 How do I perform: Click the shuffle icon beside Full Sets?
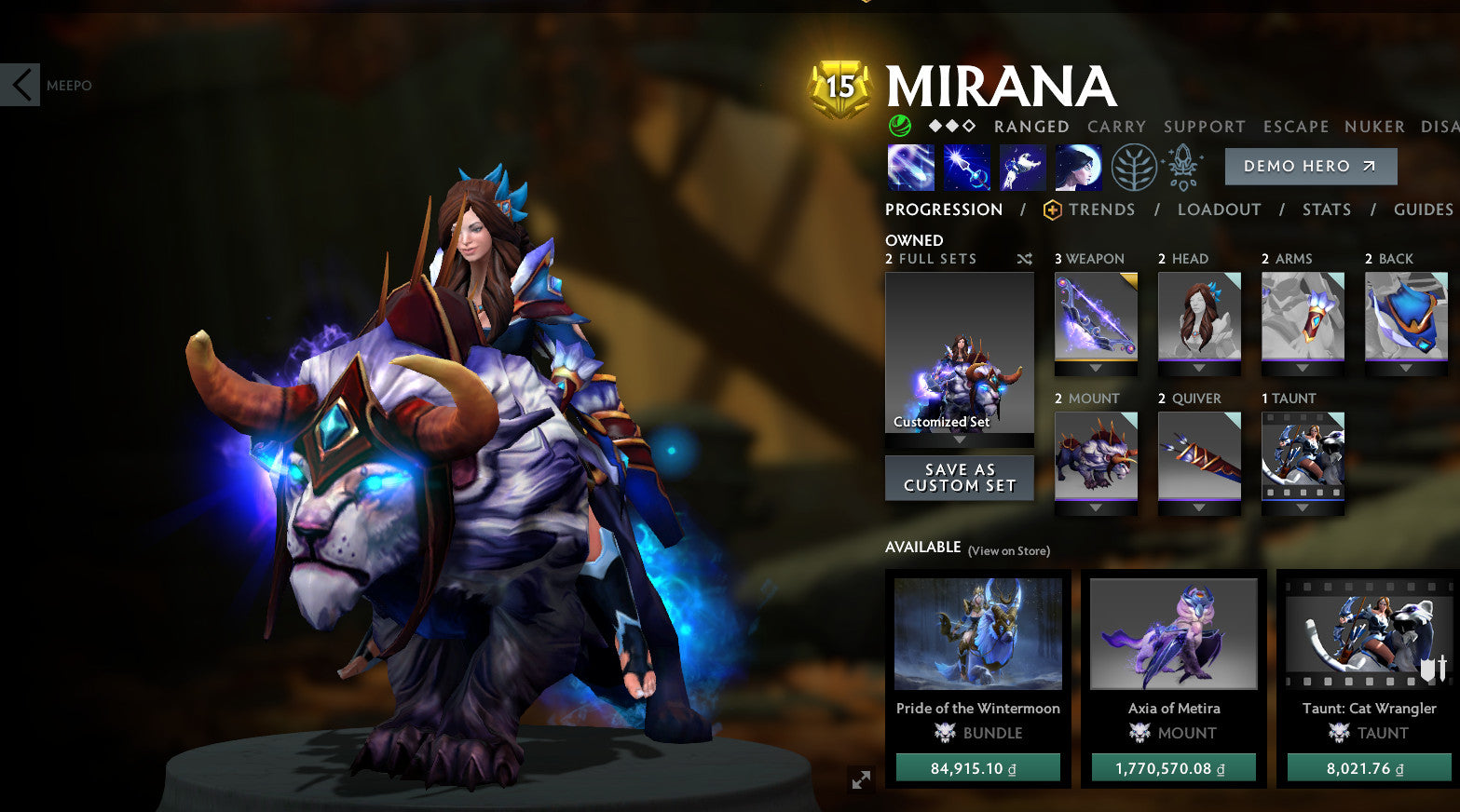1024,259
